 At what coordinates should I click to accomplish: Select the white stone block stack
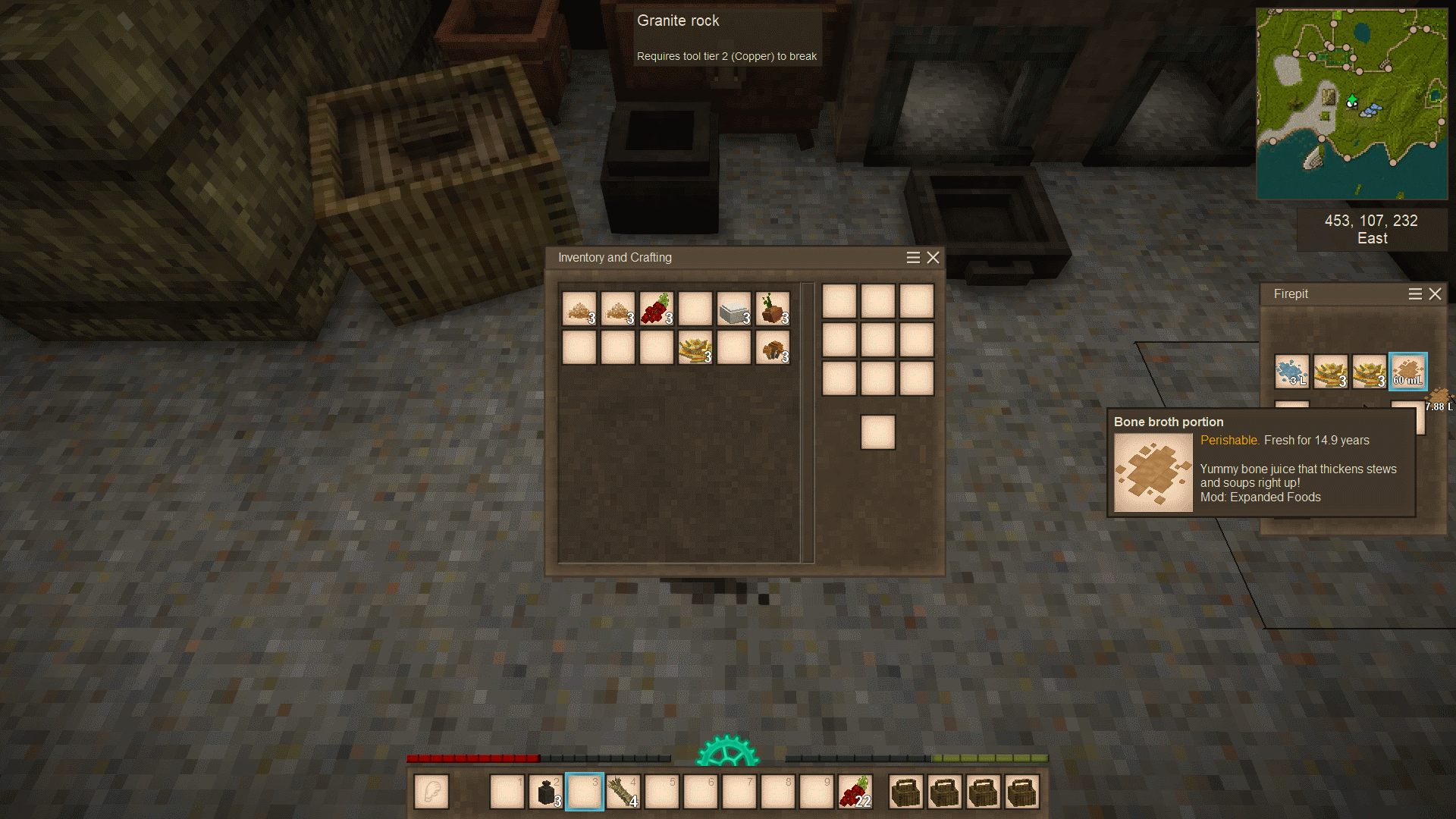[x=734, y=309]
